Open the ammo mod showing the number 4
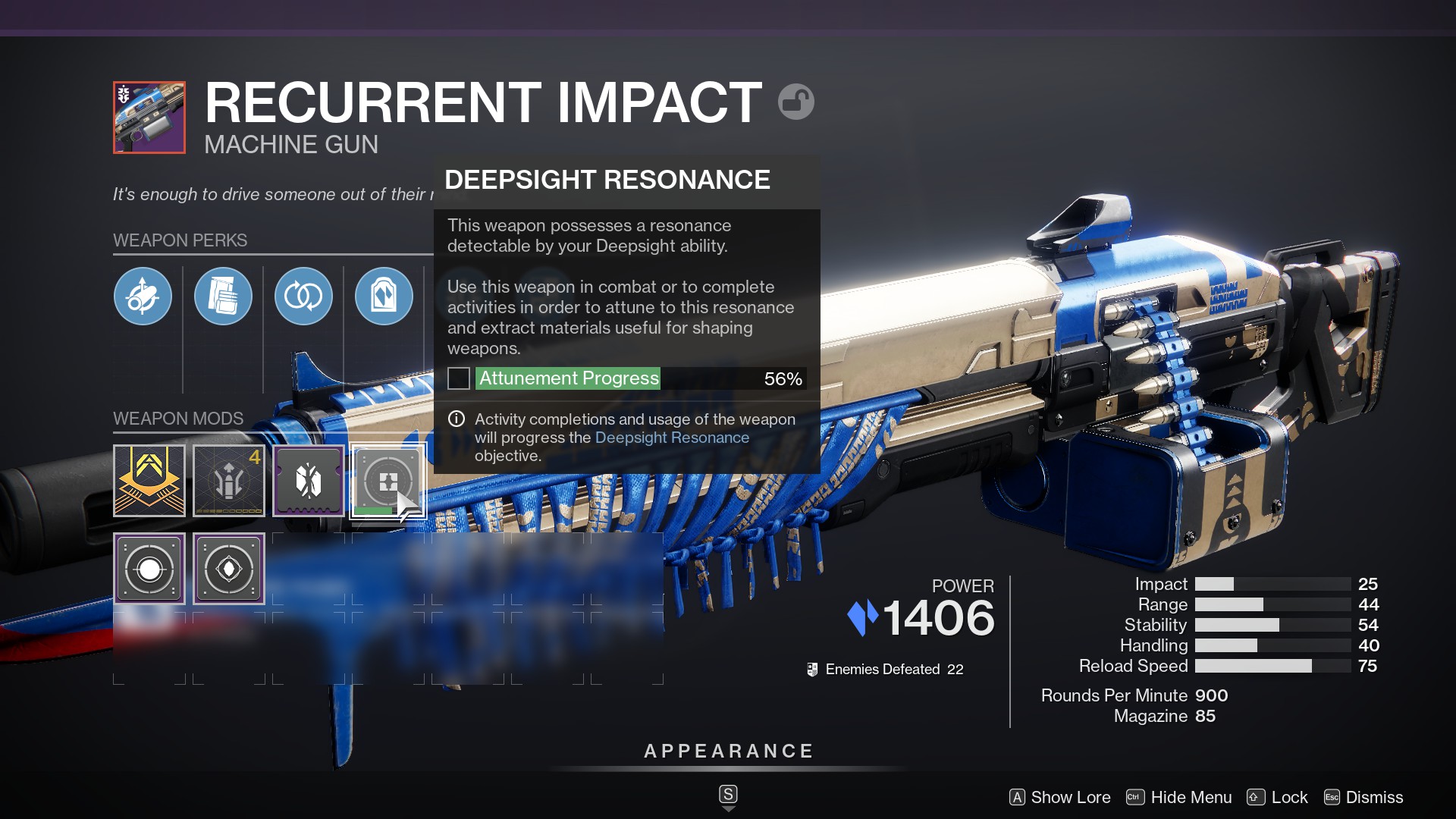1456x819 pixels. coord(229,480)
